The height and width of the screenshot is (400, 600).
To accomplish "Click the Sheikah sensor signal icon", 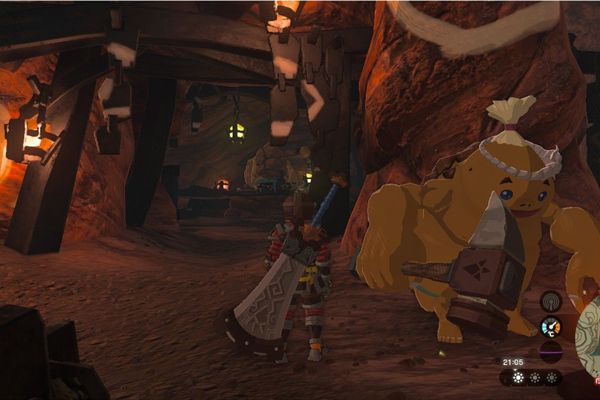I will [550, 301].
